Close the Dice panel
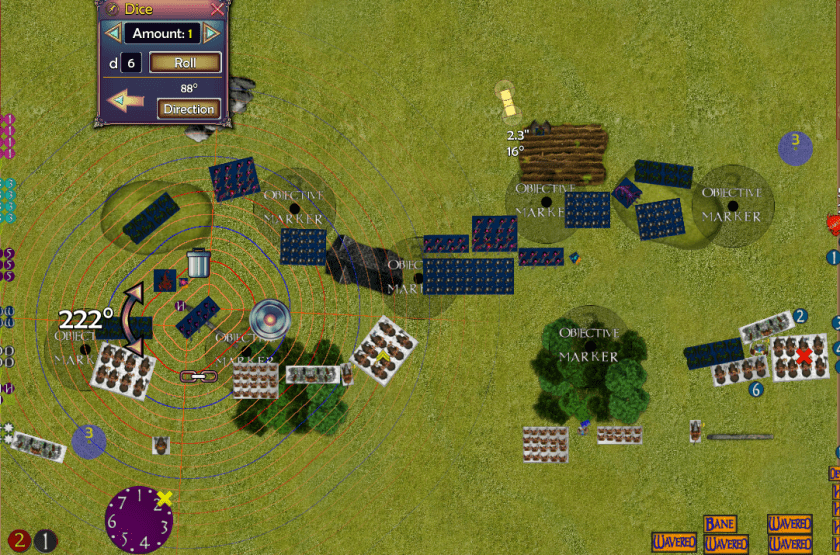Screen dimensions: 840x555 [217, 9]
